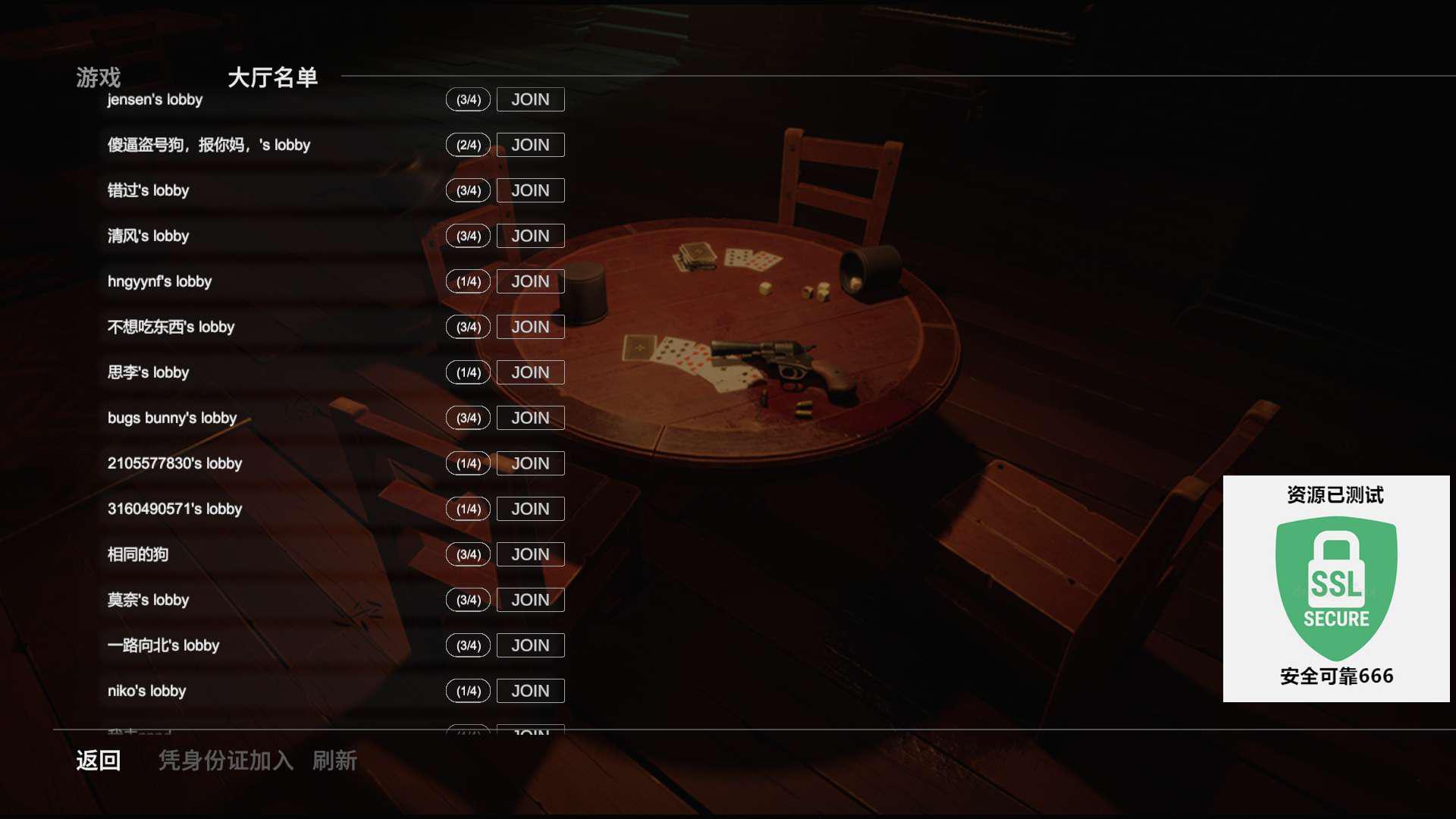
Task: Join 一路向北's lobby
Action: coord(530,645)
